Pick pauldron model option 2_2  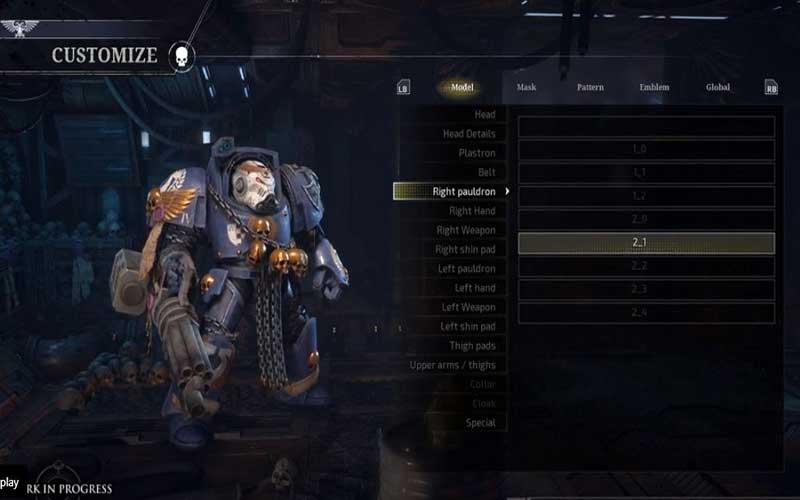click(x=646, y=266)
